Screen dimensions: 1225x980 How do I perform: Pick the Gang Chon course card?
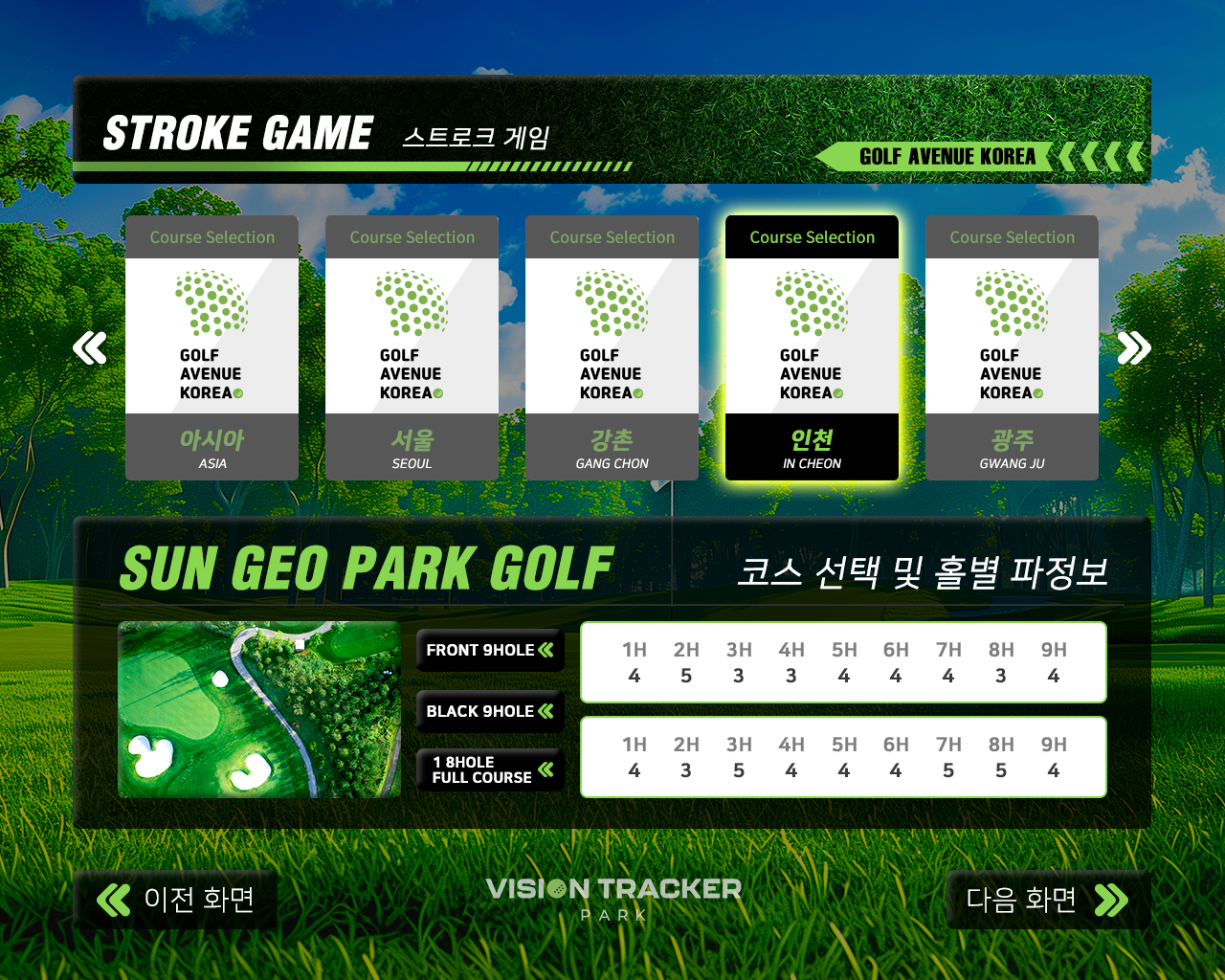[x=612, y=348]
